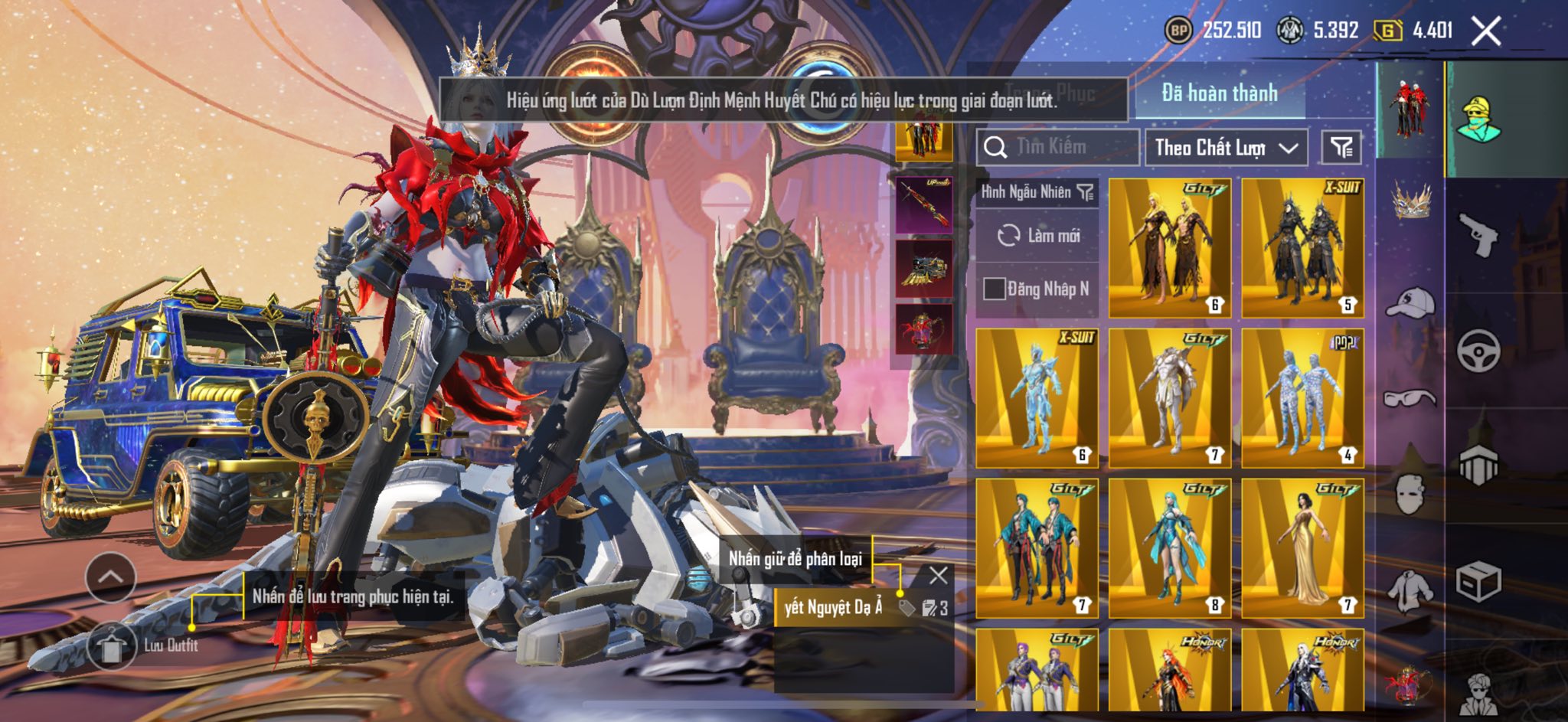Toggle the Đăng Nhập checkbox

click(995, 289)
